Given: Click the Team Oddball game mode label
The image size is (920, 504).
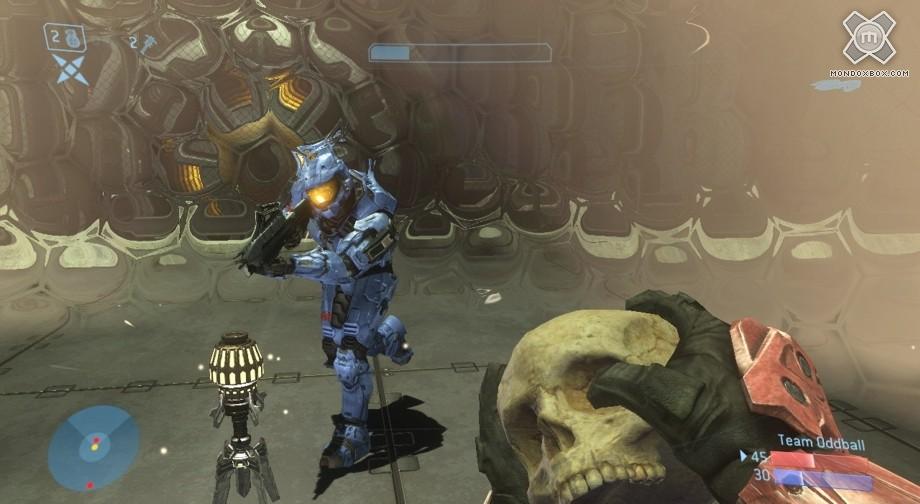Looking at the screenshot, I should pos(824,443).
